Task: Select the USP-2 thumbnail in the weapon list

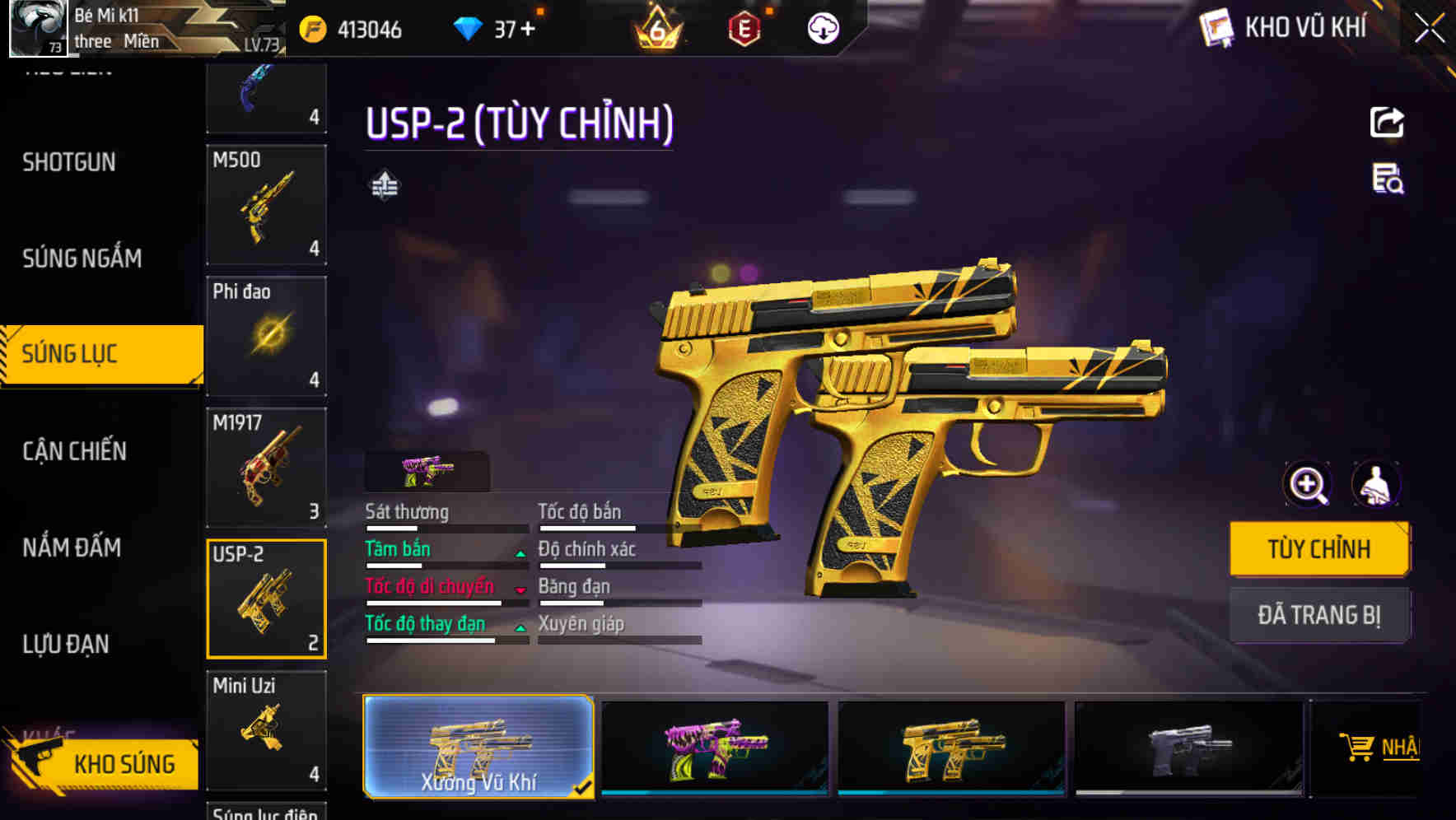Action: pos(265,598)
